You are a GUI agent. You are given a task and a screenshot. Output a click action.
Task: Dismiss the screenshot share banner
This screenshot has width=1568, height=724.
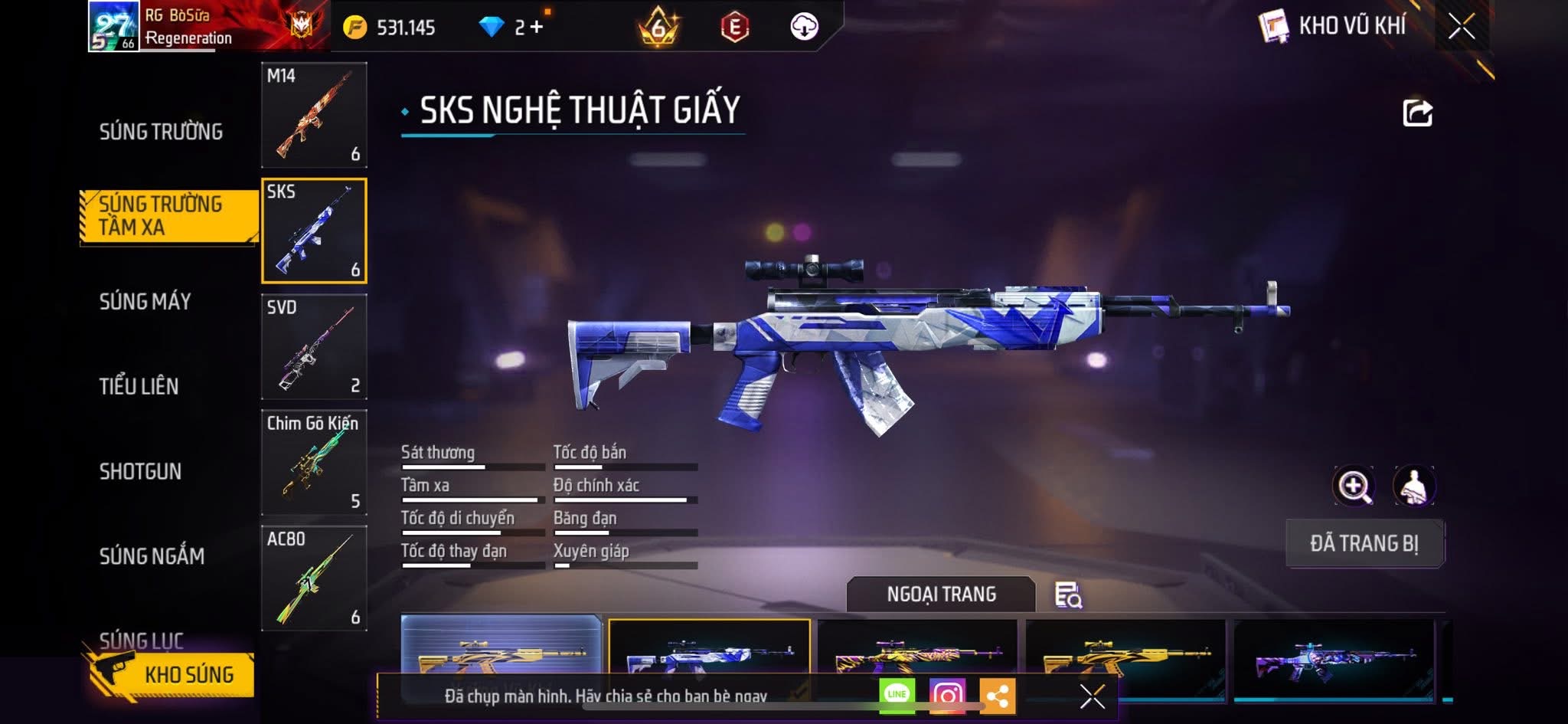pos(1092,696)
